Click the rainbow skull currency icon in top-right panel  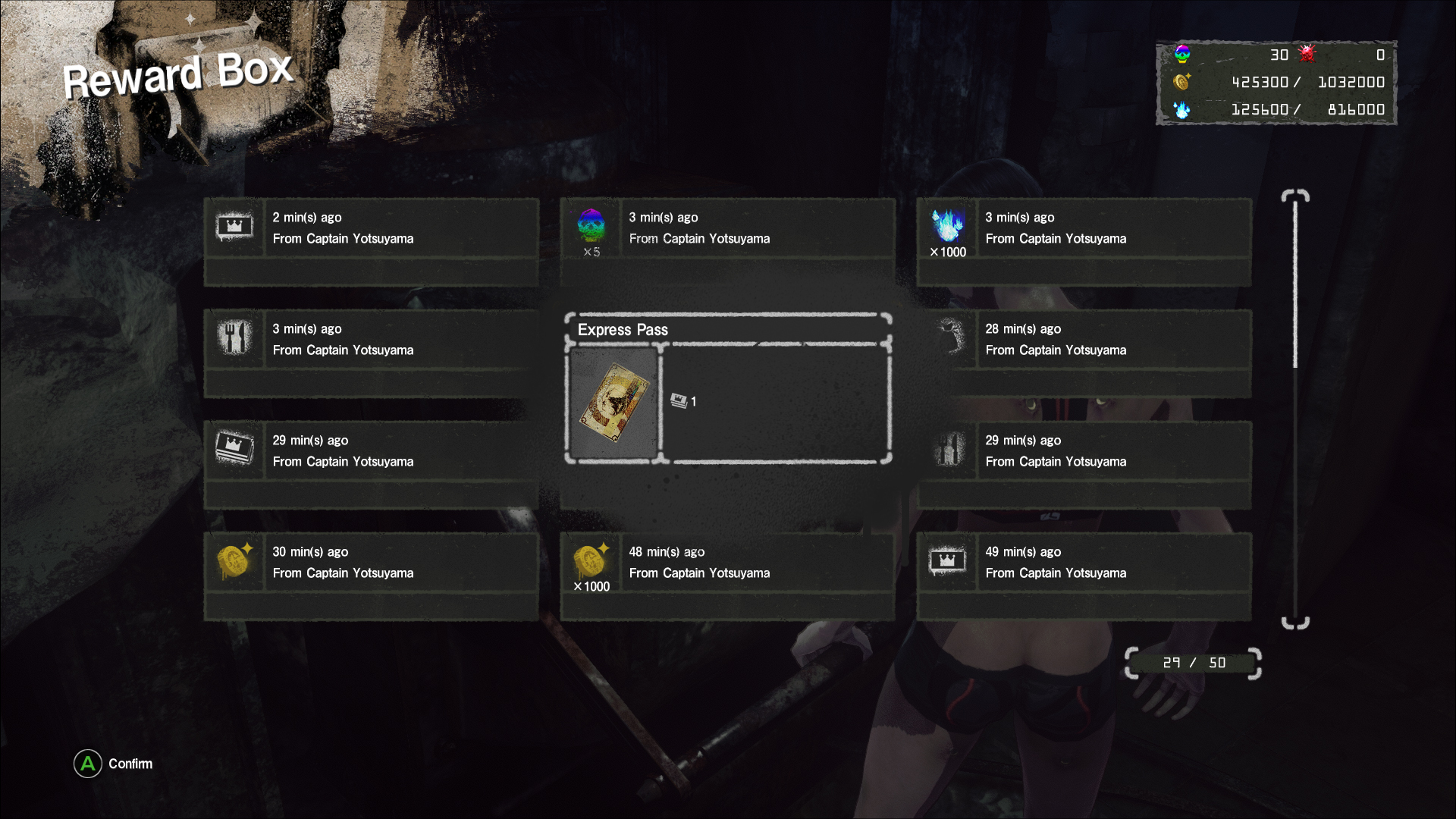(x=1181, y=54)
